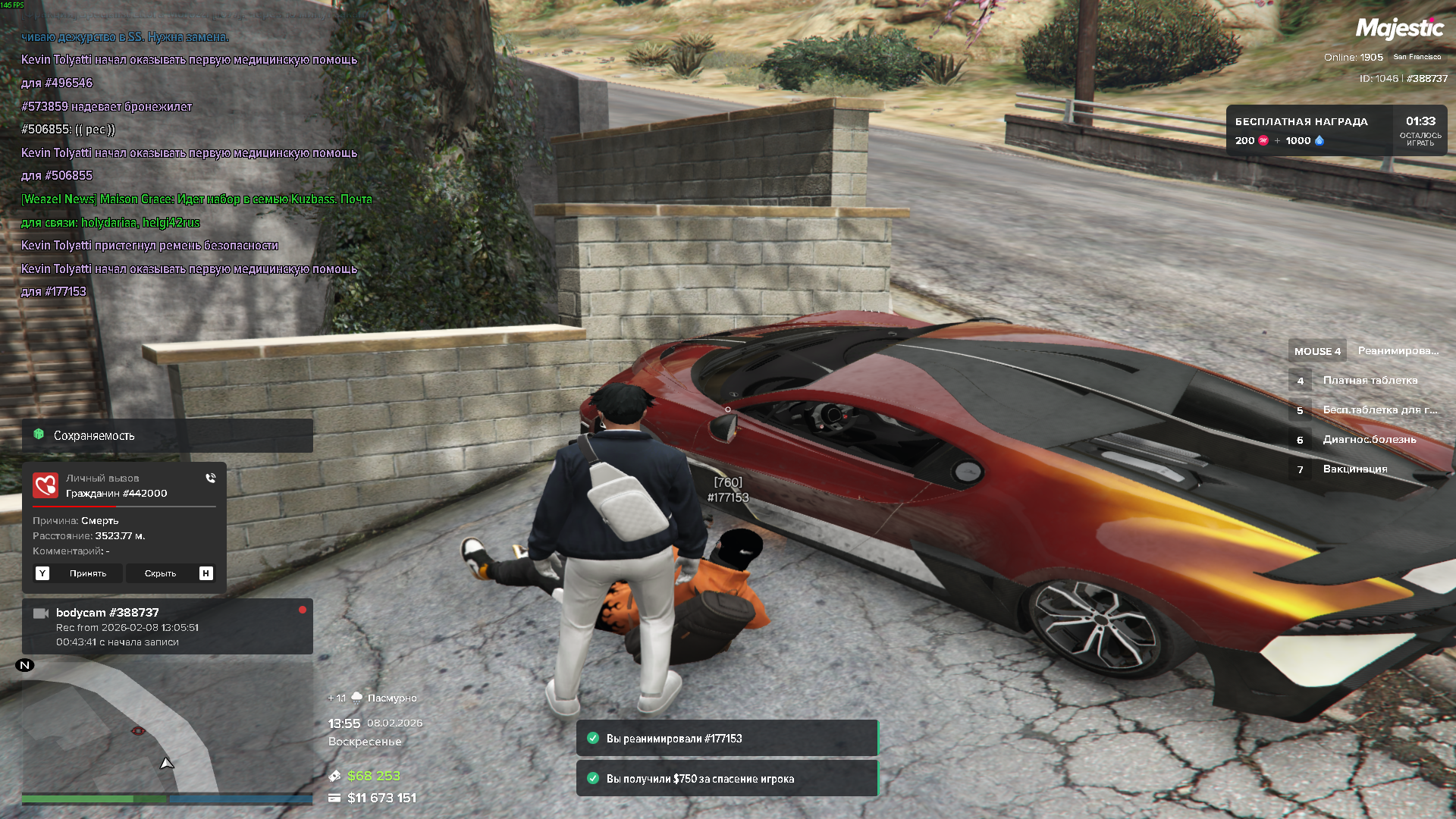1456x819 pixels.
Task: Select the Вакцинация action
Action: coord(1354,469)
